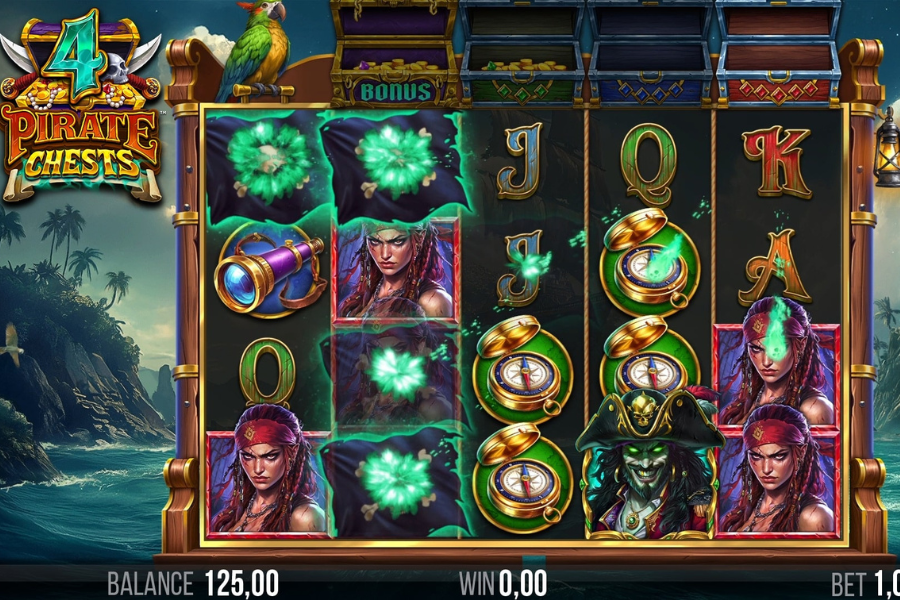Select the green gem treasure chest

pos(522,55)
